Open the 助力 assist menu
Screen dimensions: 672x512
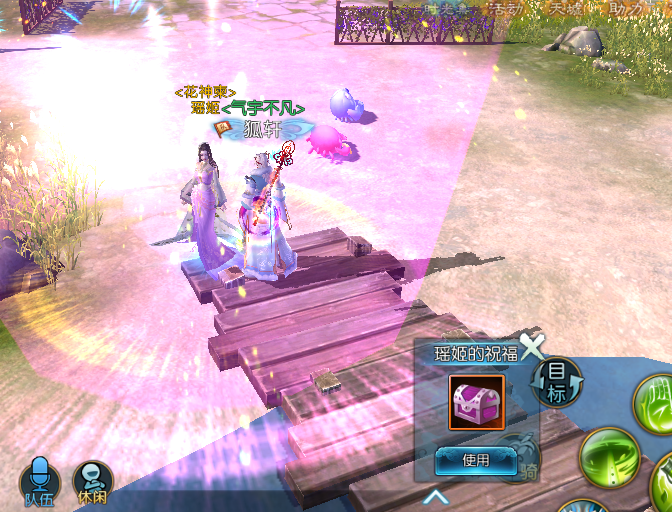tap(627, 9)
